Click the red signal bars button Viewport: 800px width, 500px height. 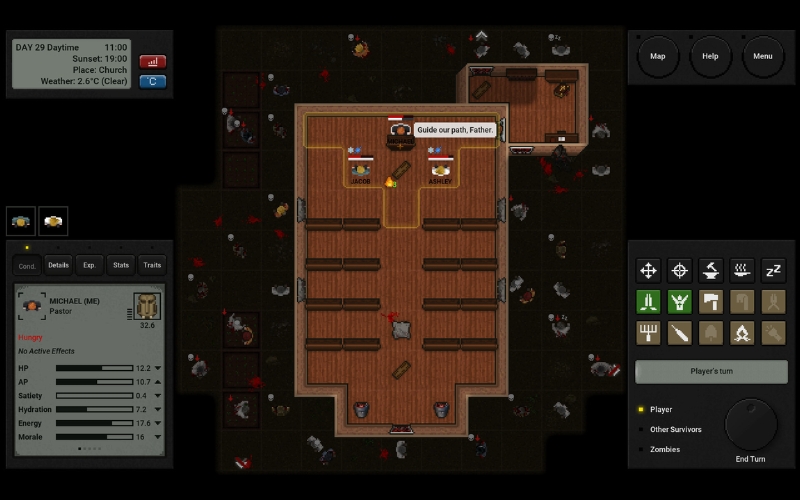(x=153, y=61)
